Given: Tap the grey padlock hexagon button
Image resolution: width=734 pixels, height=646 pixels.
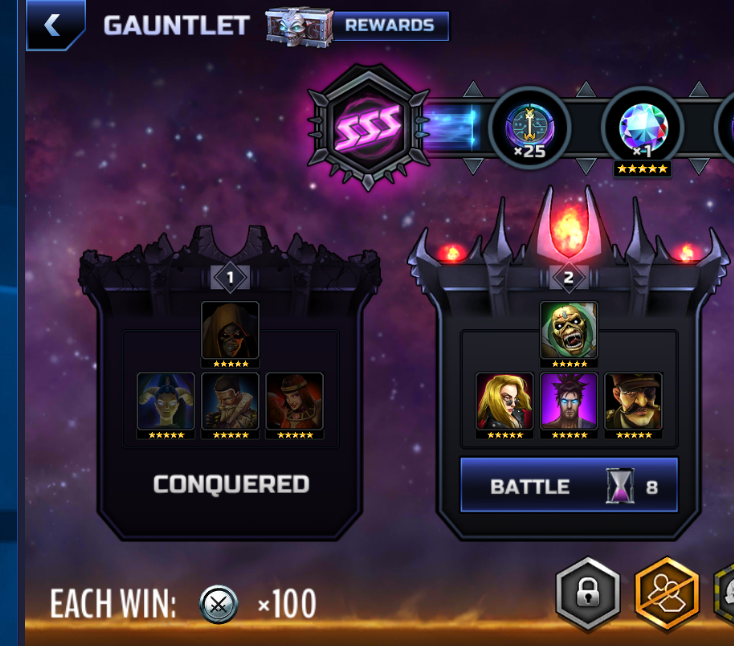Looking at the screenshot, I should 588,594.
